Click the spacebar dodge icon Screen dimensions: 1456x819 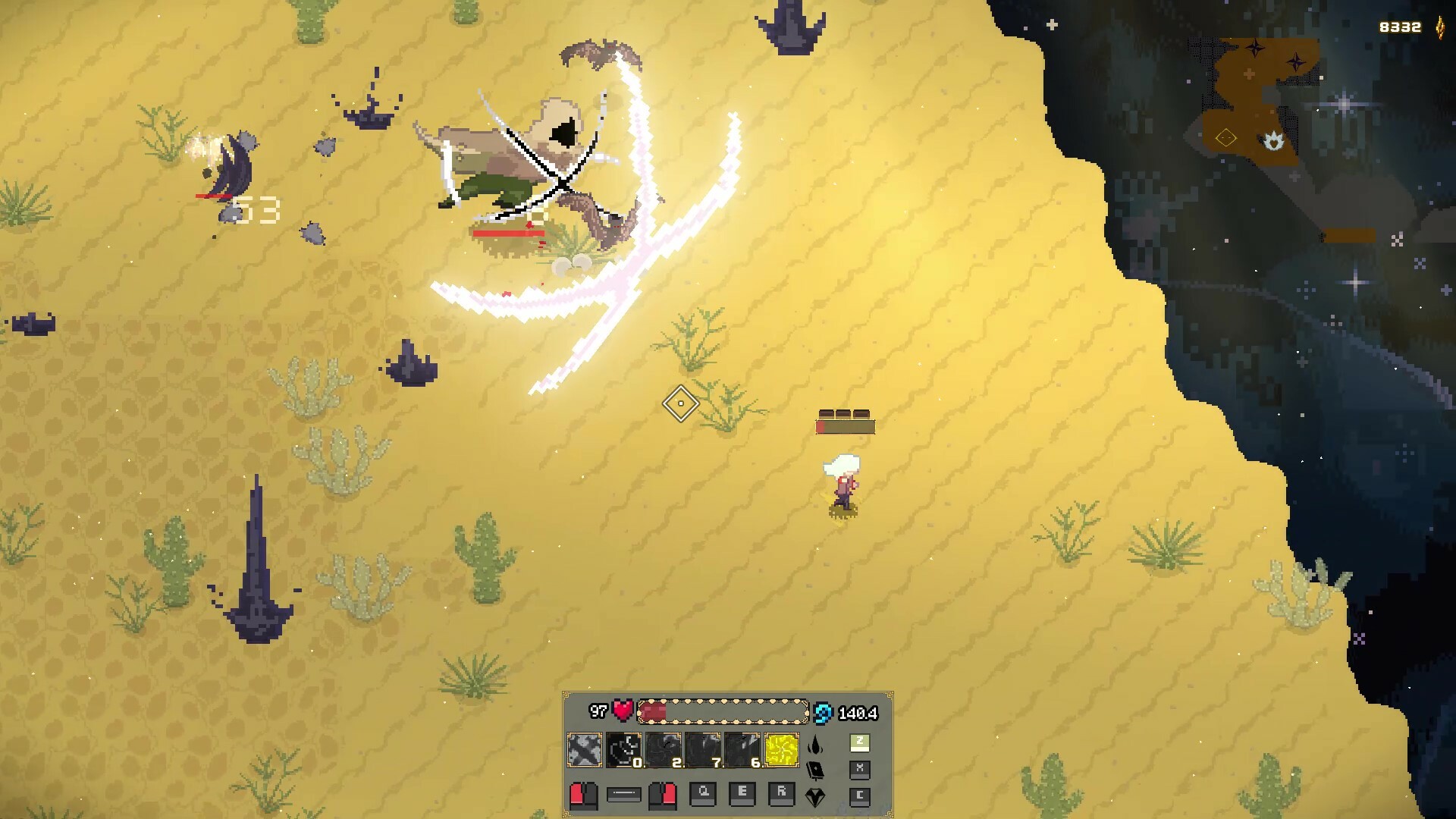(x=623, y=794)
